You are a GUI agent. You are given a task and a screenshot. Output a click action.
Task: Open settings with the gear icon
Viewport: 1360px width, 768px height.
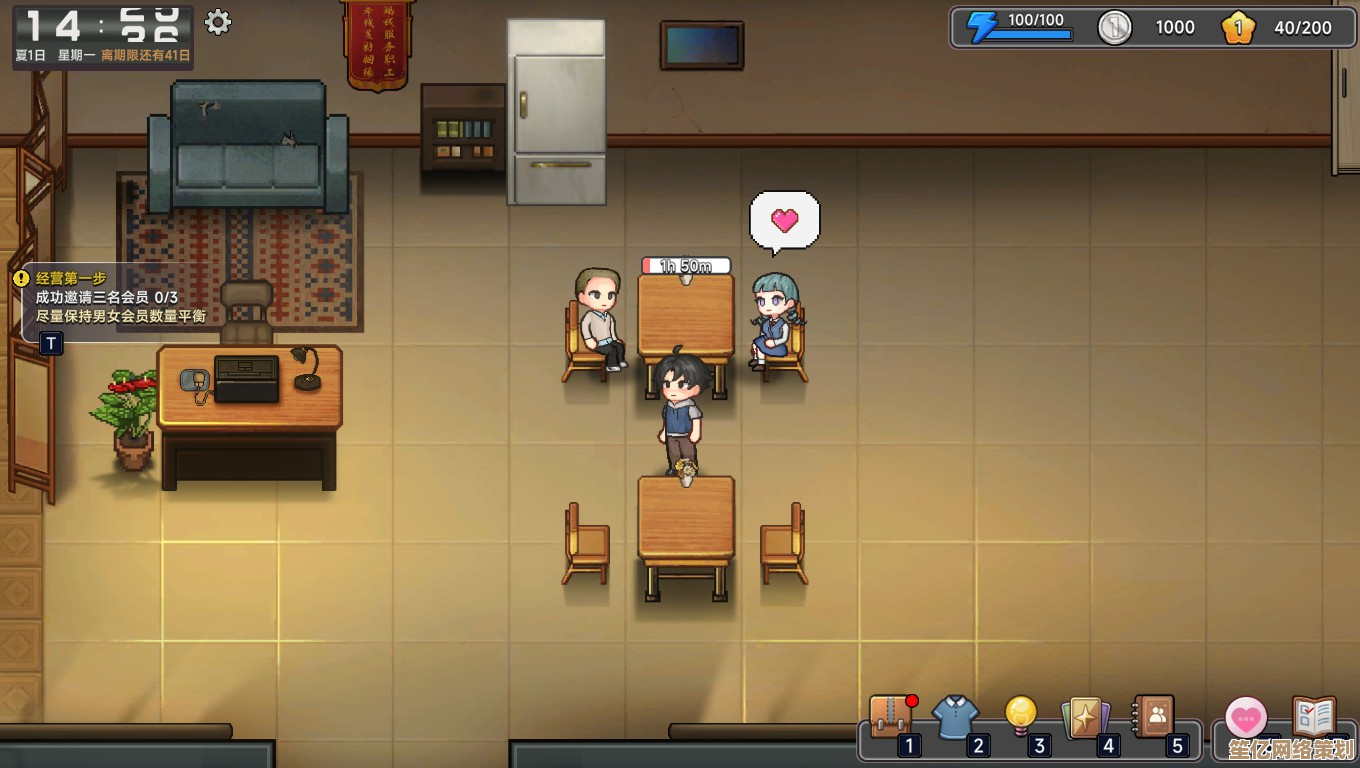217,22
